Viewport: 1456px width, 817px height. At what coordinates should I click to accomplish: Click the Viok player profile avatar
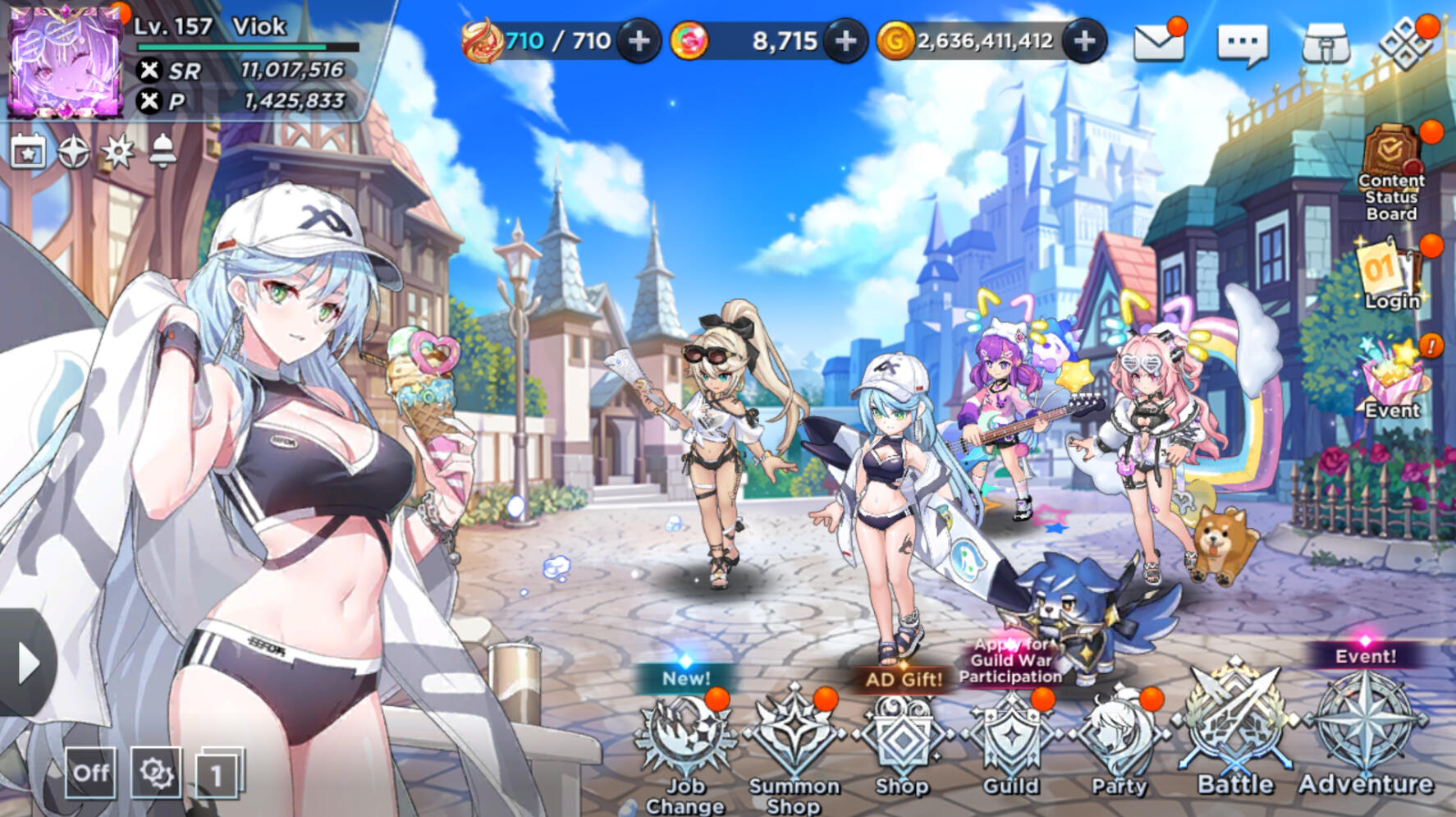click(x=64, y=62)
